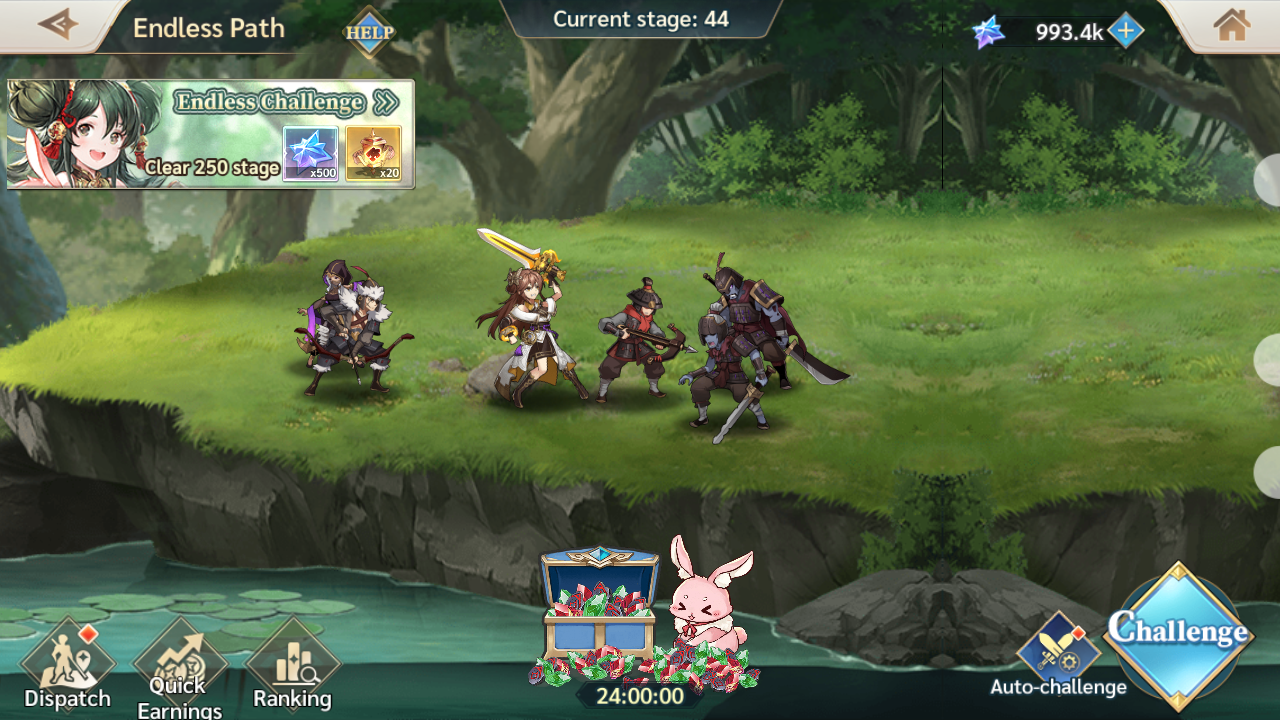This screenshot has width=1280, height=720.
Task: Open the Dispatch menu
Action: 68,667
